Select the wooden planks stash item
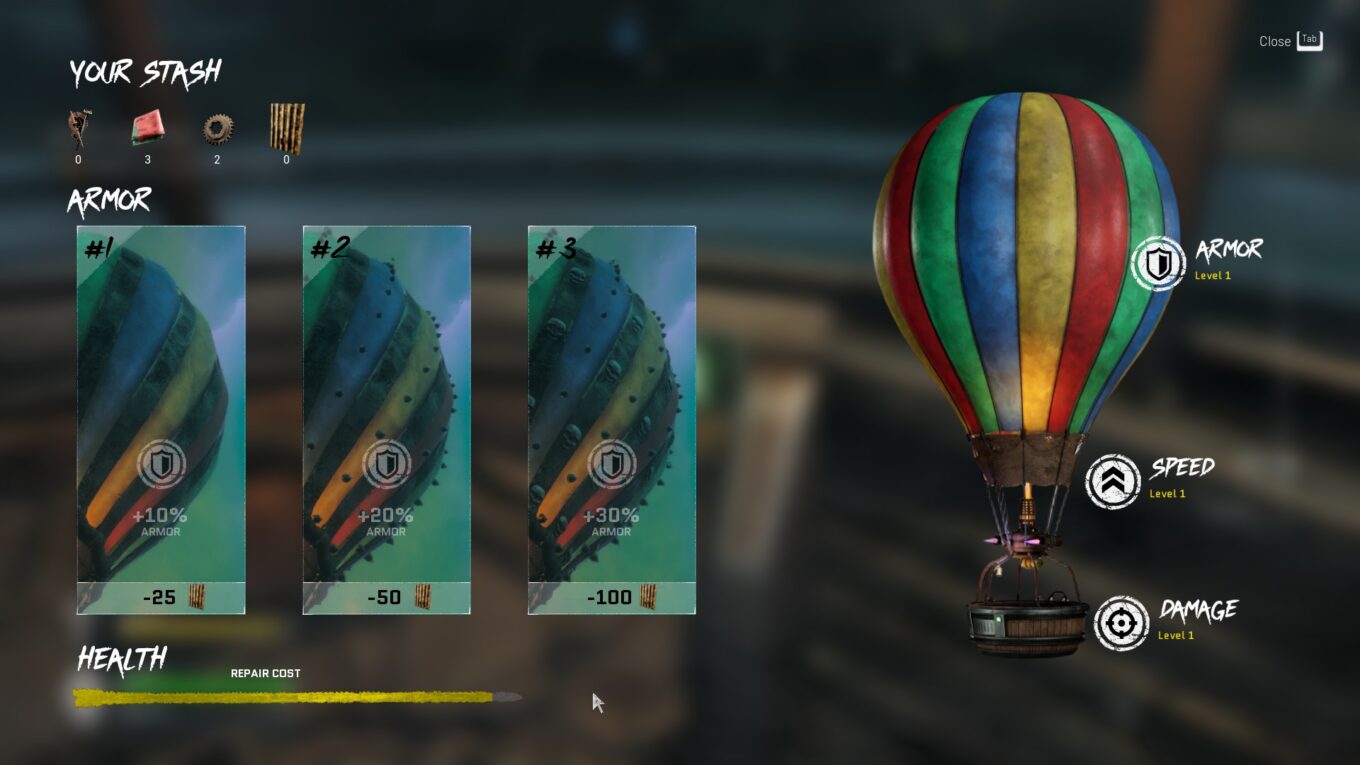 point(287,128)
